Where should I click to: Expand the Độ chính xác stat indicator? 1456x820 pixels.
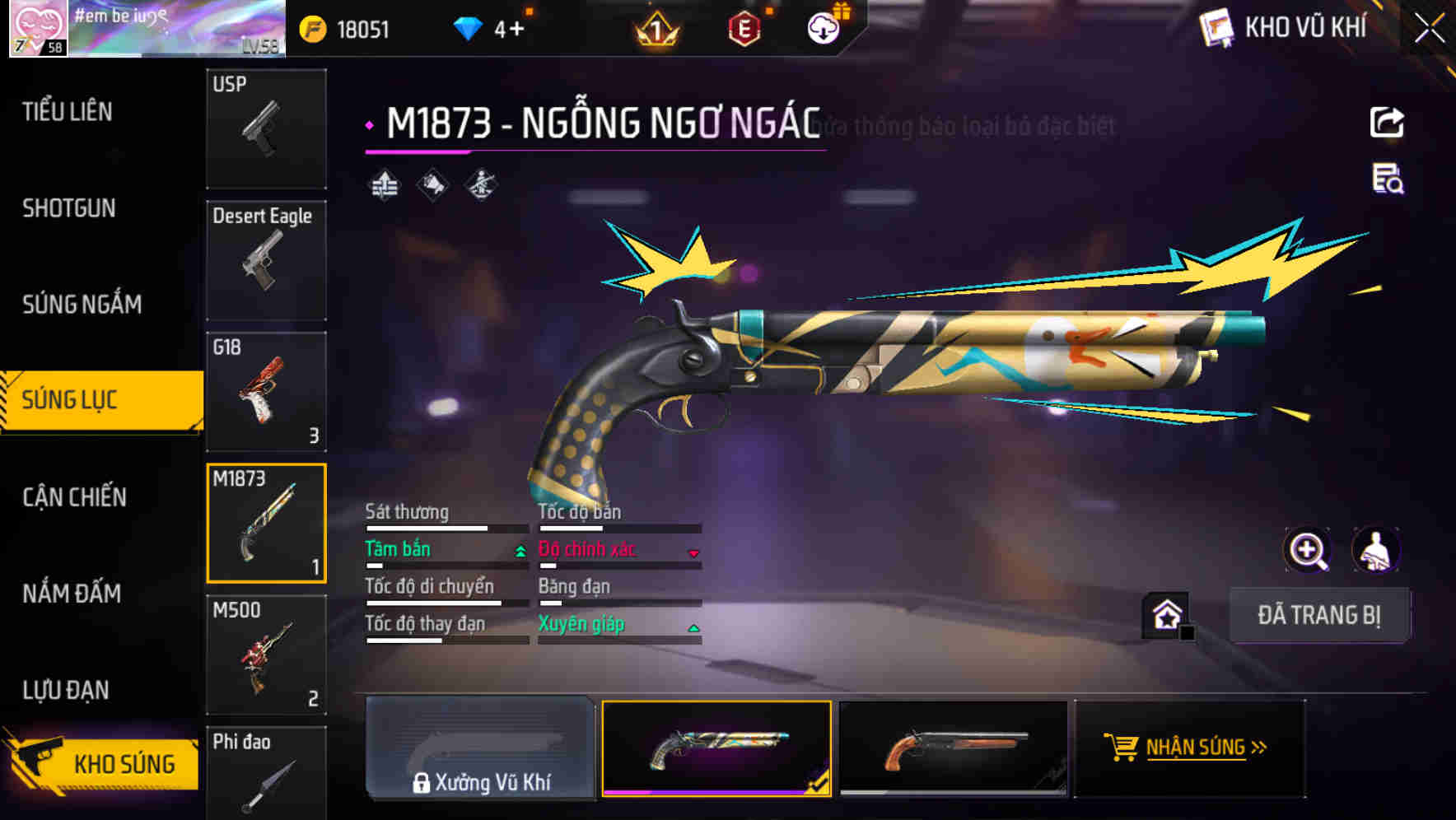pos(694,552)
